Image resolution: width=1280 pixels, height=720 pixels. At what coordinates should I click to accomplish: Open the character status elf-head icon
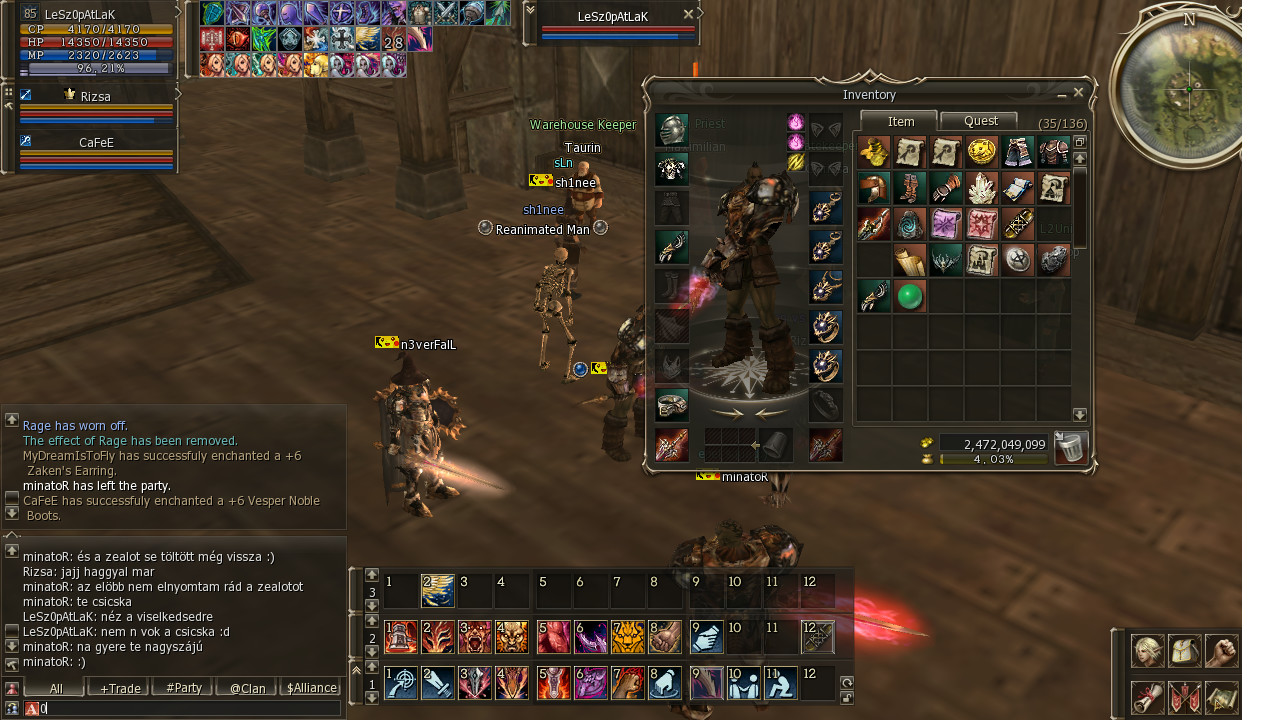click(1147, 651)
